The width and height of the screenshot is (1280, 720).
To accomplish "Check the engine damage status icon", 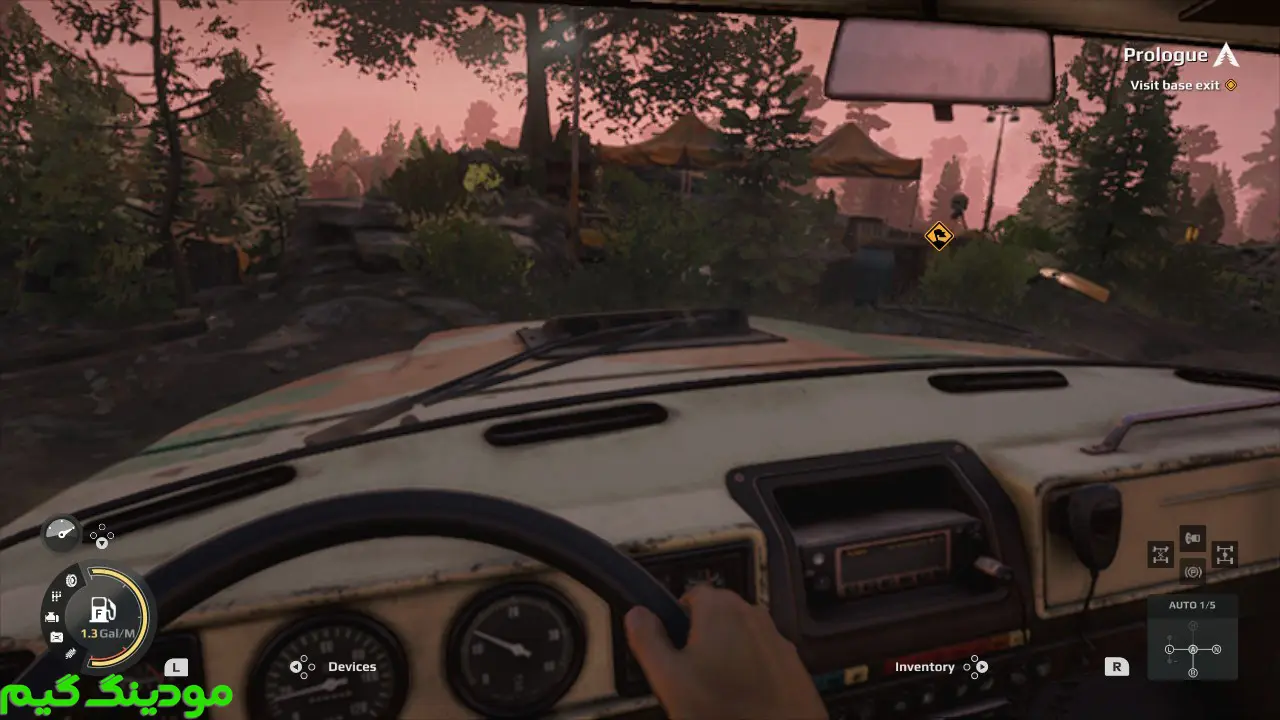I will tap(52, 617).
